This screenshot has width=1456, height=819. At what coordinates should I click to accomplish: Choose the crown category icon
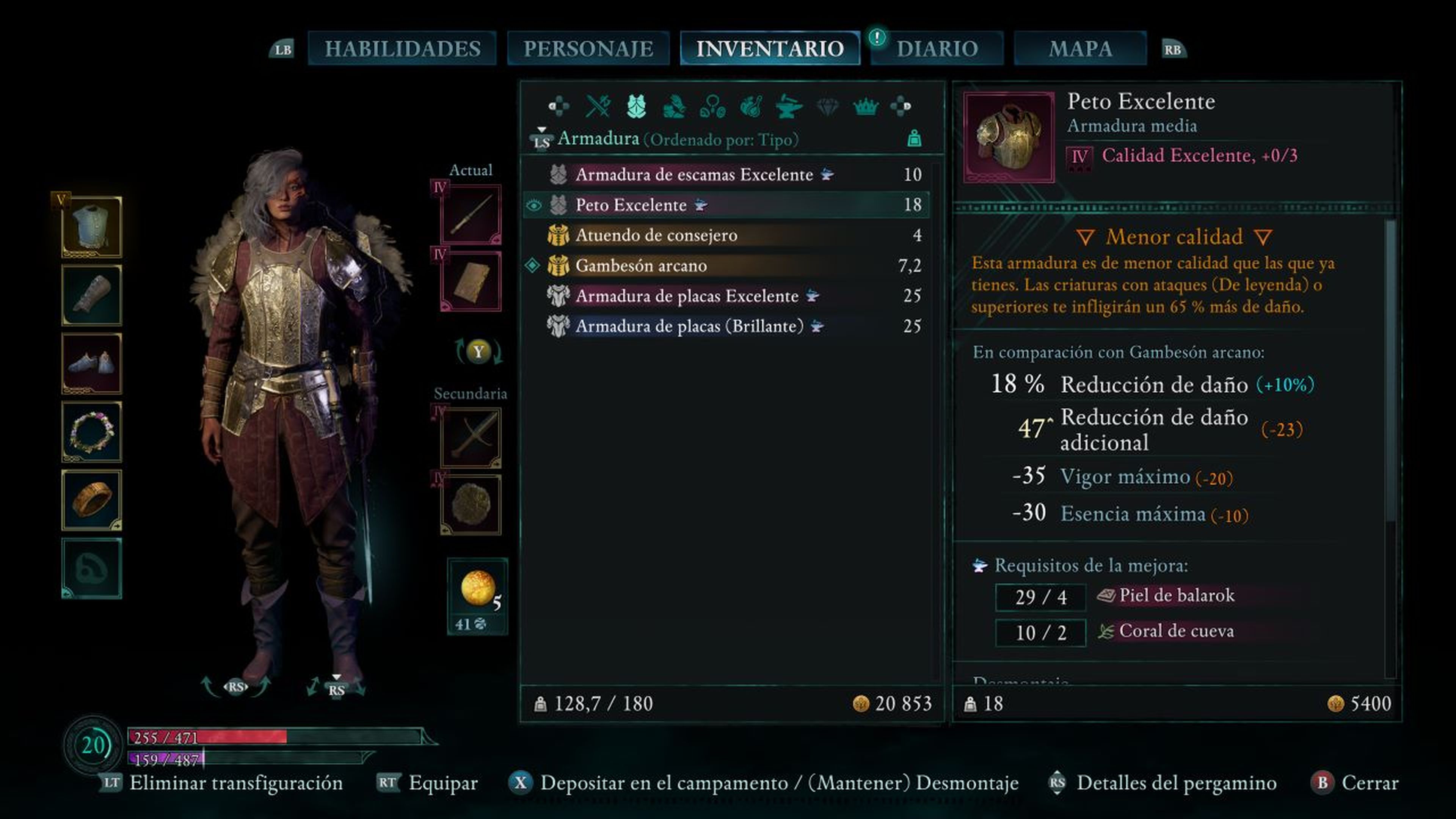[865, 106]
